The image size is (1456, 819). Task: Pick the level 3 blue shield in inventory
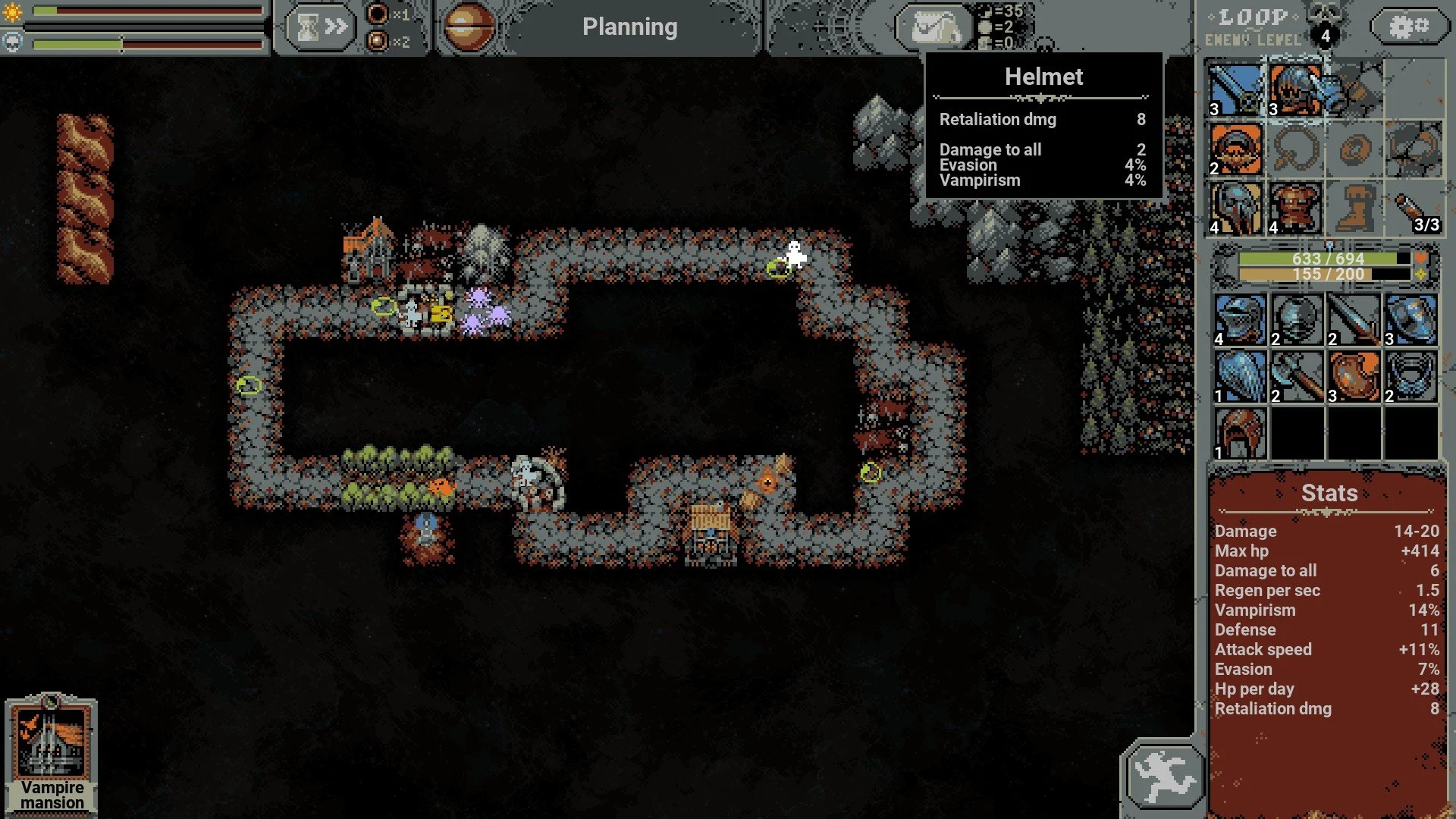coord(1410,319)
